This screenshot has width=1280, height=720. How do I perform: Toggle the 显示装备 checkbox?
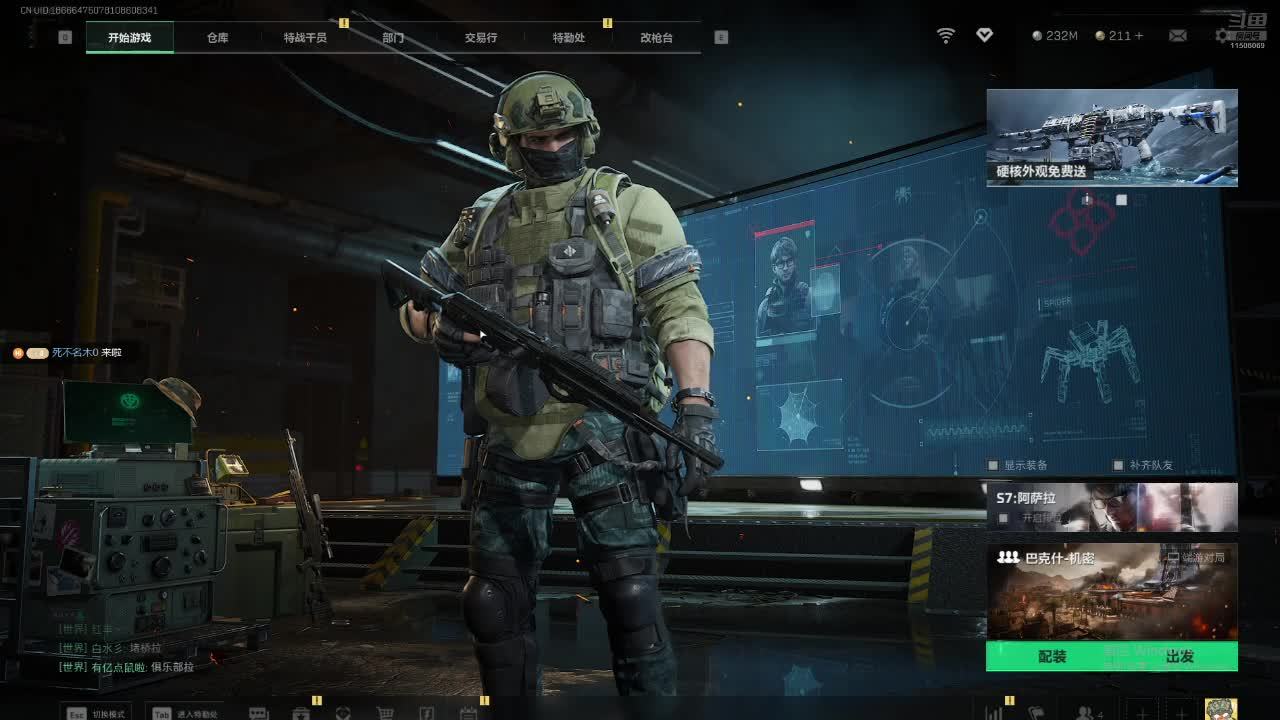pyautogui.click(x=993, y=465)
